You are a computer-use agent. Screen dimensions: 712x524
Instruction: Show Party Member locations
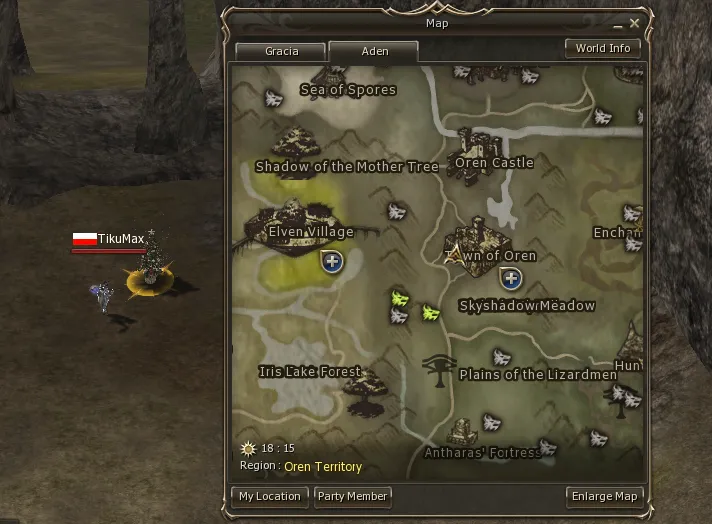click(x=351, y=496)
